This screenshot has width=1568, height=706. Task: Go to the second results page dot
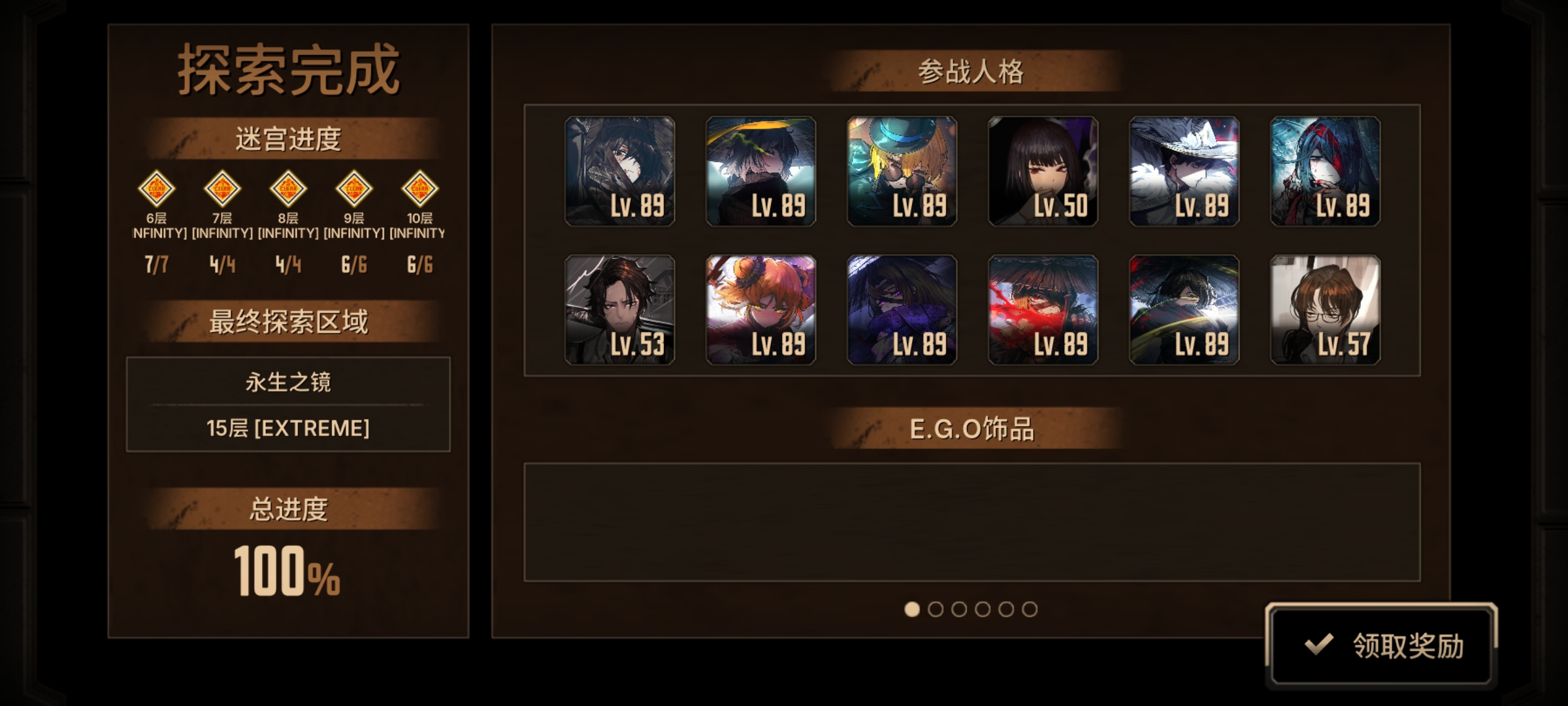click(936, 609)
